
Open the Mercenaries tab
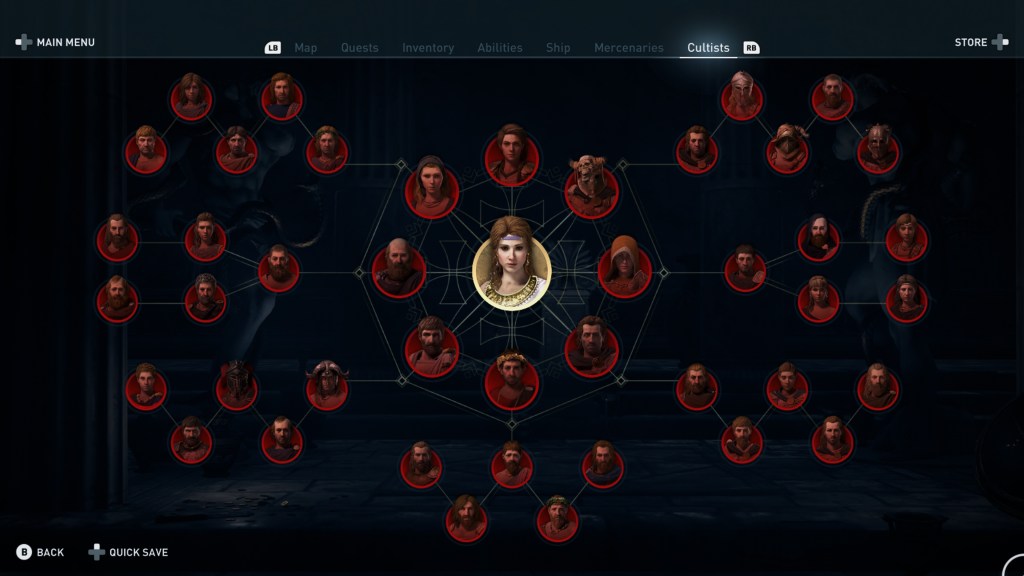coord(628,48)
